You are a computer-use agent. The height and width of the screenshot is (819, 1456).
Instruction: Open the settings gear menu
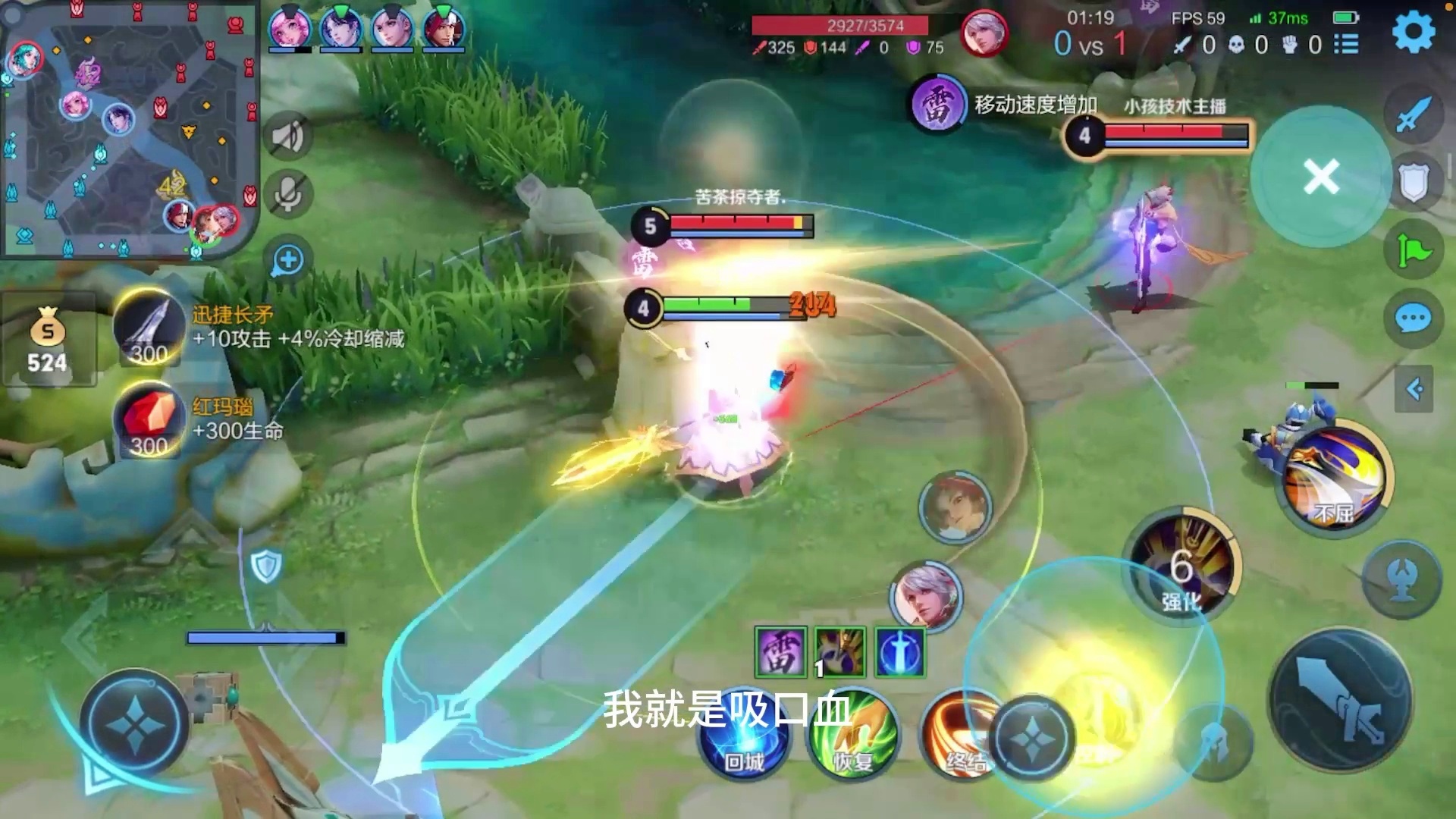(1414, 32)
